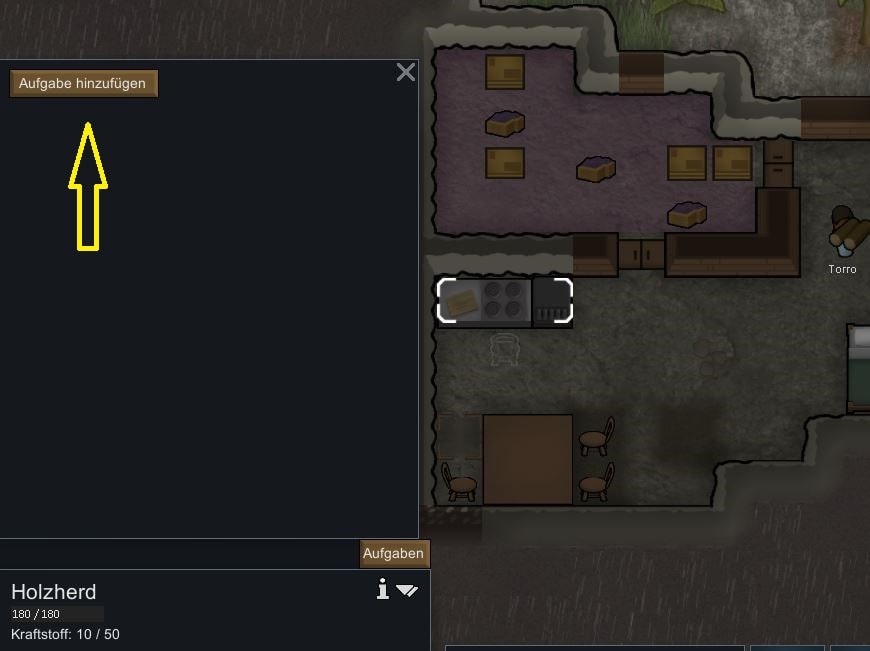Switch to the 'Aufgaben' tab
The height and width of the screenshot is (651, 870).
pos(394,554)
